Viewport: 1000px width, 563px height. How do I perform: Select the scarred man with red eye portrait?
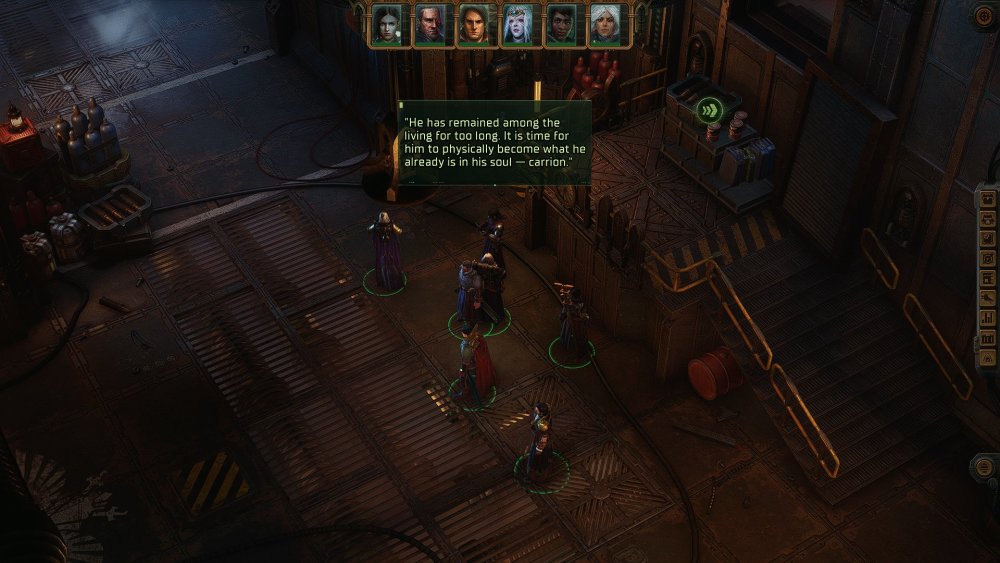pyautogui.click(x=430, y=25)
